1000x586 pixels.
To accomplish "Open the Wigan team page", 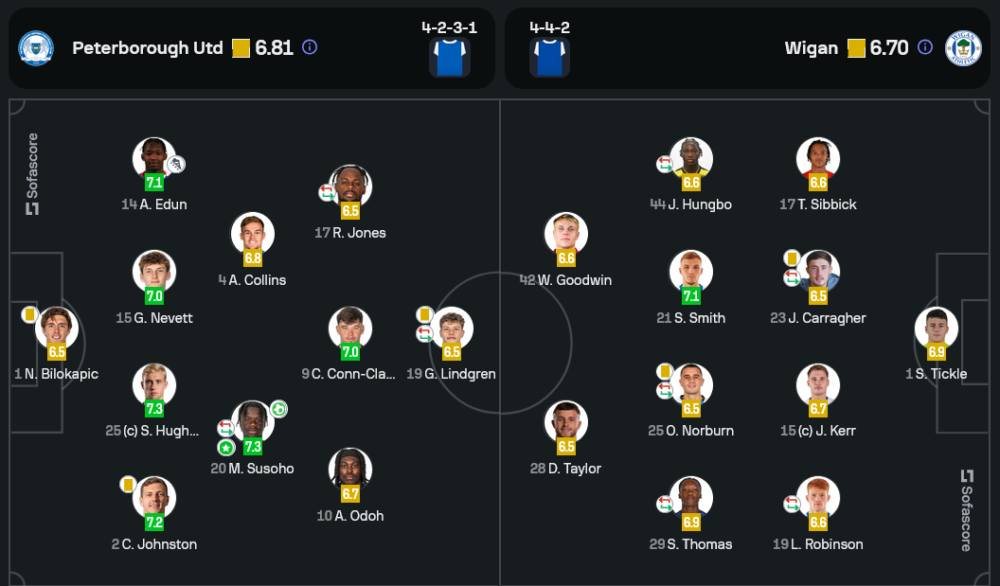I will click(x=812, y=48).
